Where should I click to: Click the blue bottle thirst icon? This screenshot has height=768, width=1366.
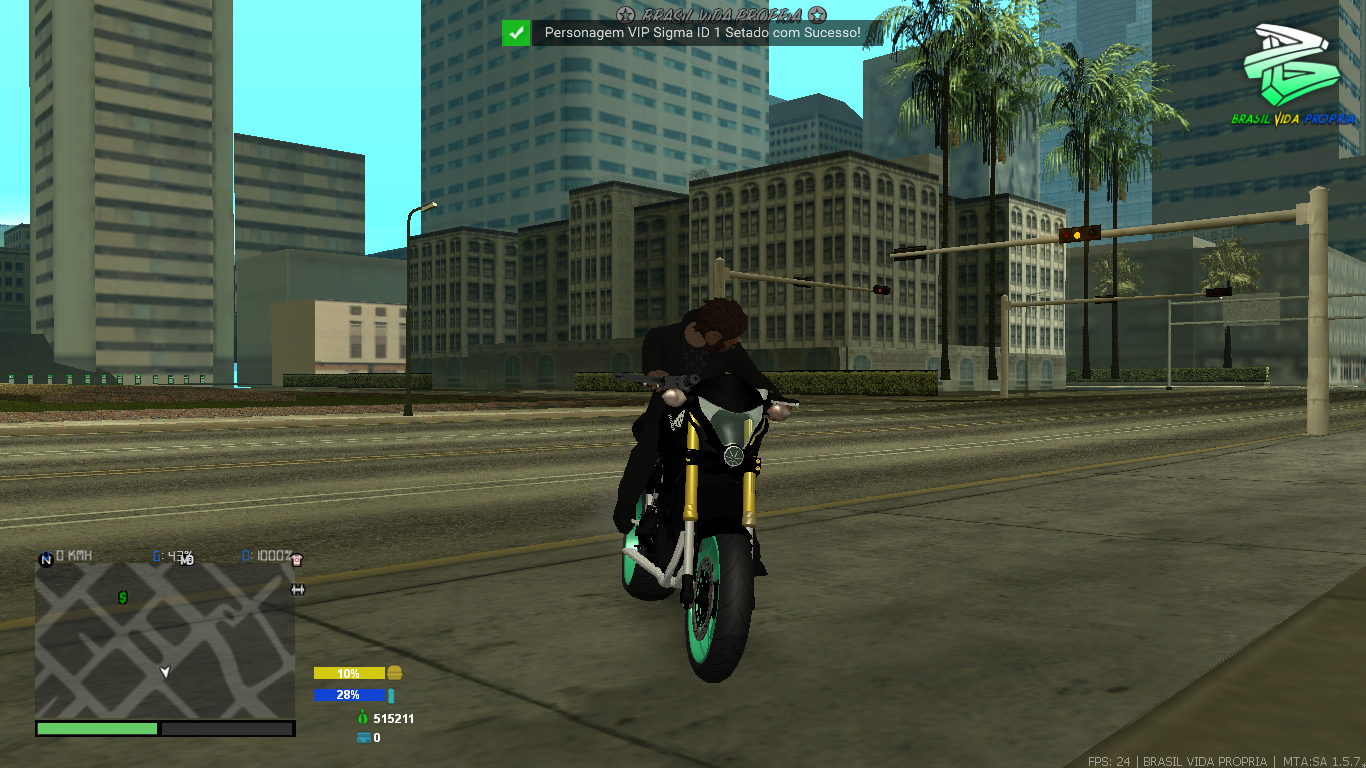pyautogui.click(x=391, y=696)
